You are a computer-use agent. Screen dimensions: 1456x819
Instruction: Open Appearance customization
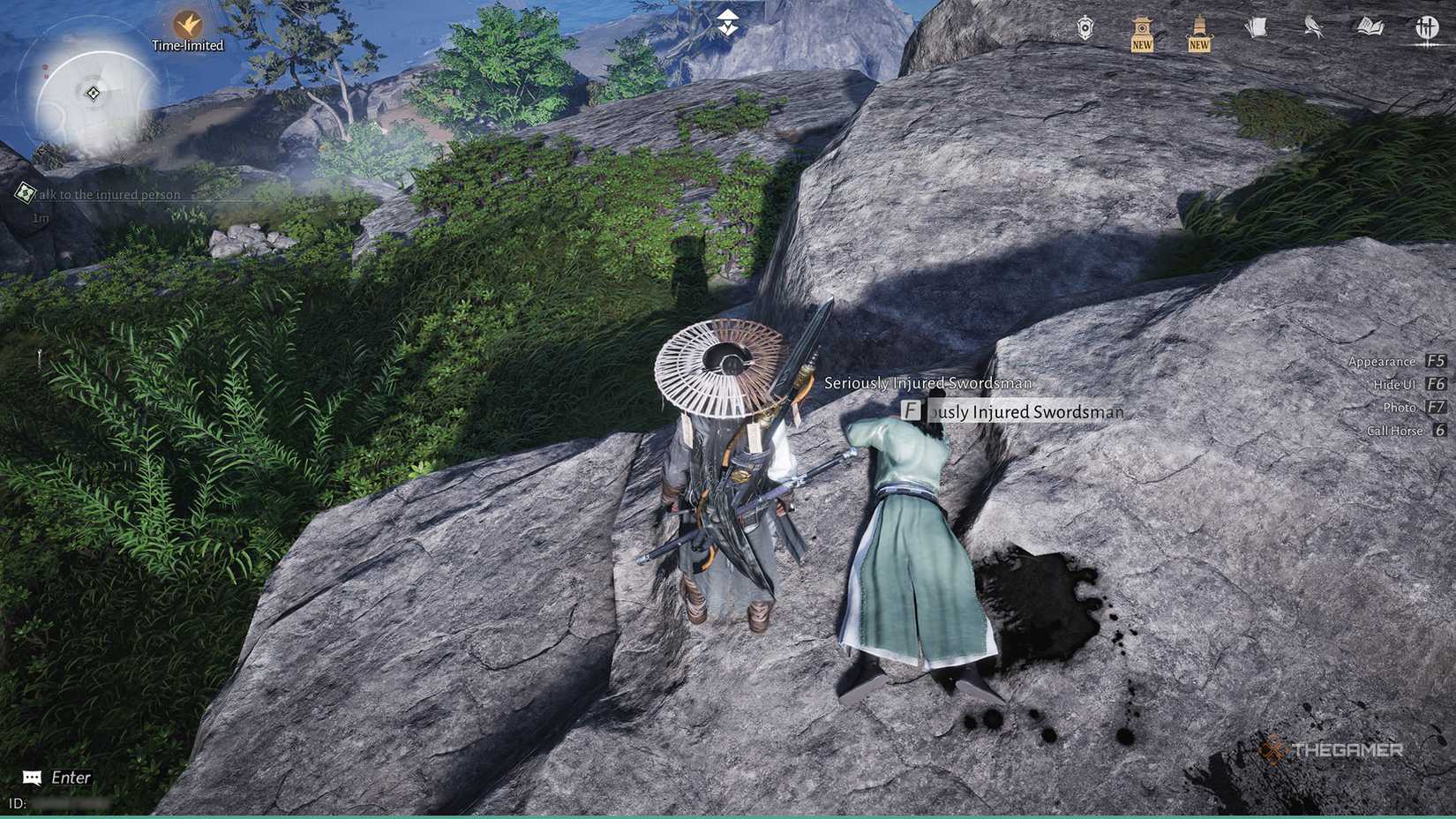(1383, 361)
